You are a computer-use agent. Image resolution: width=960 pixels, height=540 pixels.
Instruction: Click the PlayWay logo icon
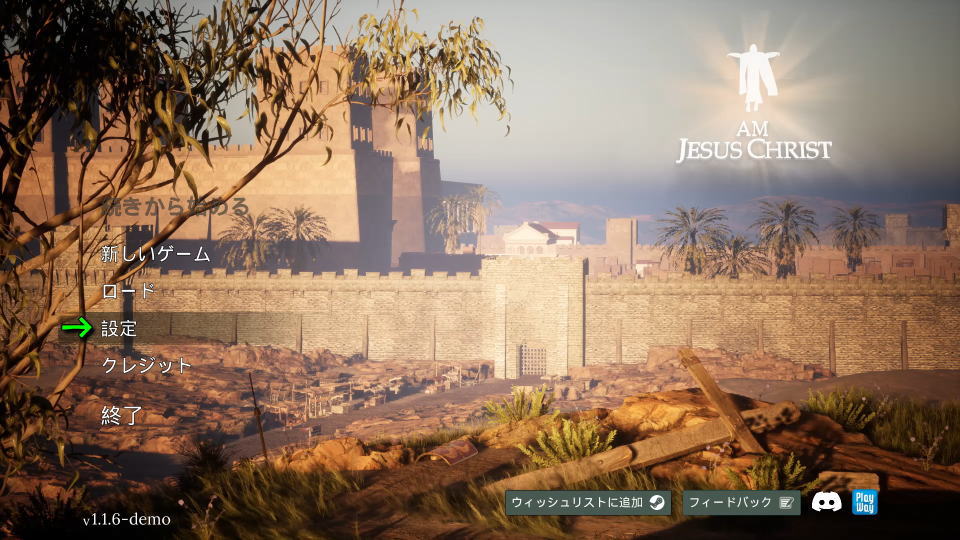point(864,502)
